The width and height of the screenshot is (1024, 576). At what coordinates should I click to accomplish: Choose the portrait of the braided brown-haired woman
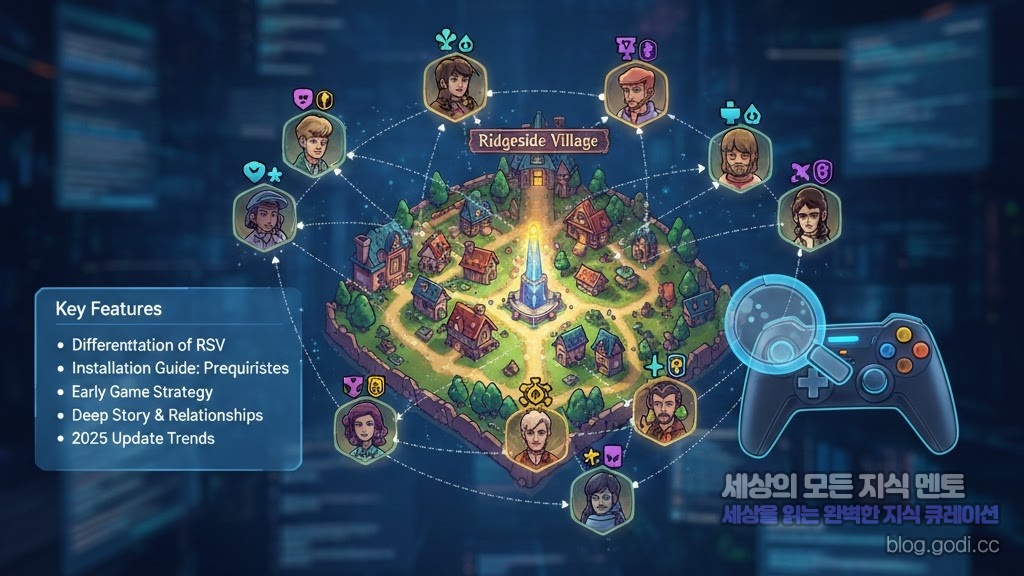point(453,86)
